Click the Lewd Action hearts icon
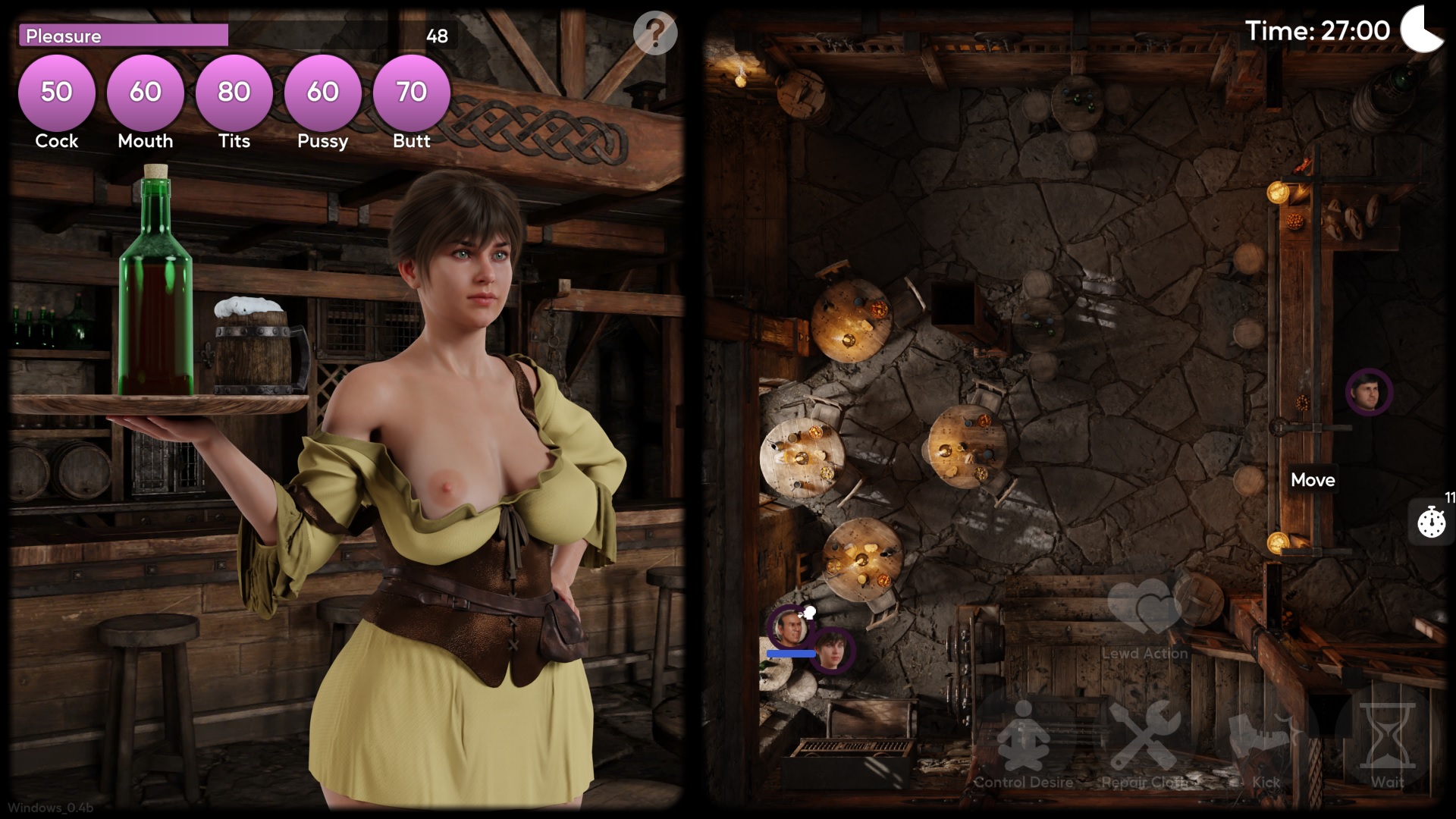Viewport: 1456px width, 819px height. pyautogui.click(x=1145, y=610)
